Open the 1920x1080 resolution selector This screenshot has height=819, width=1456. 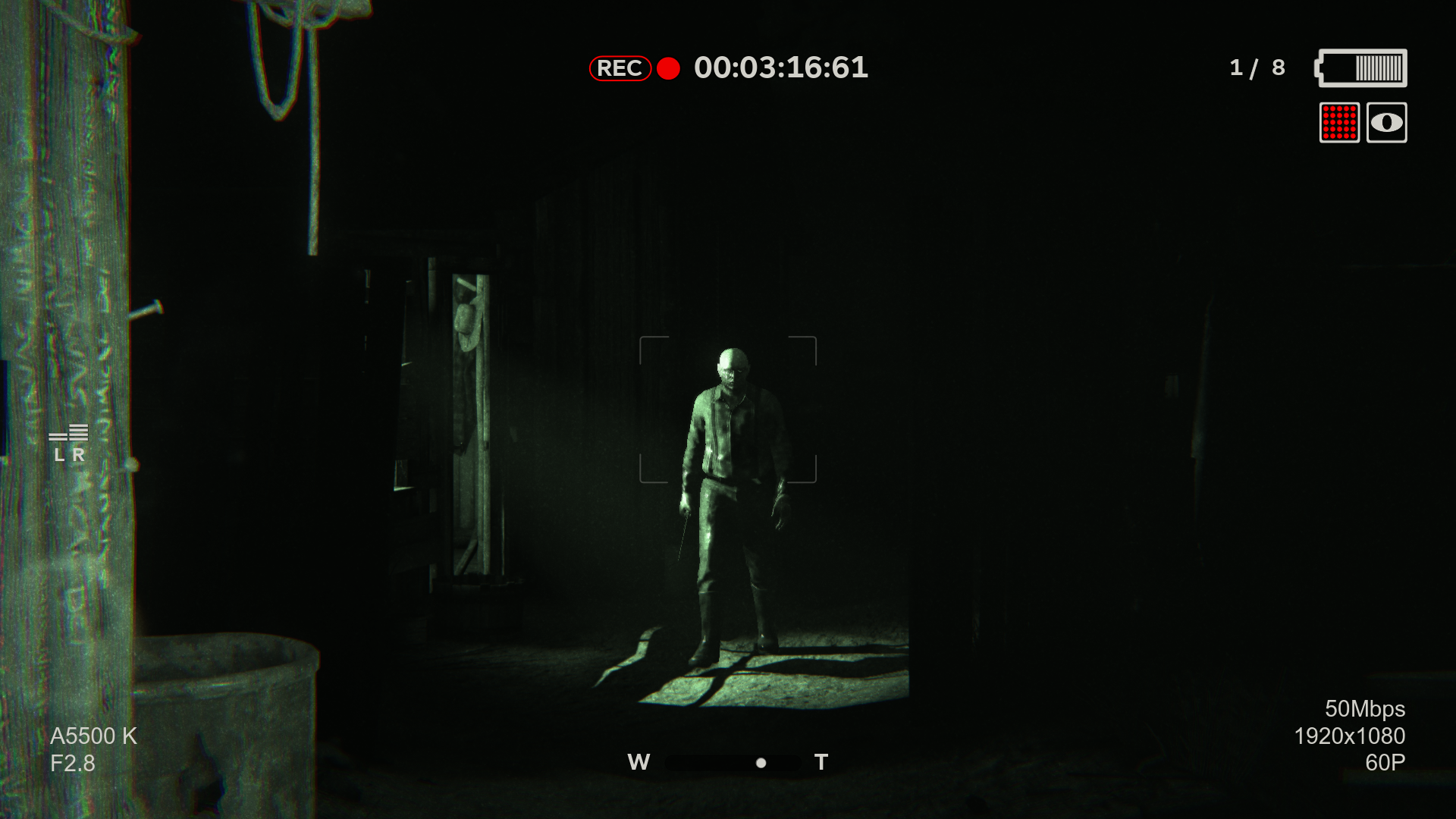point(1350,736)
